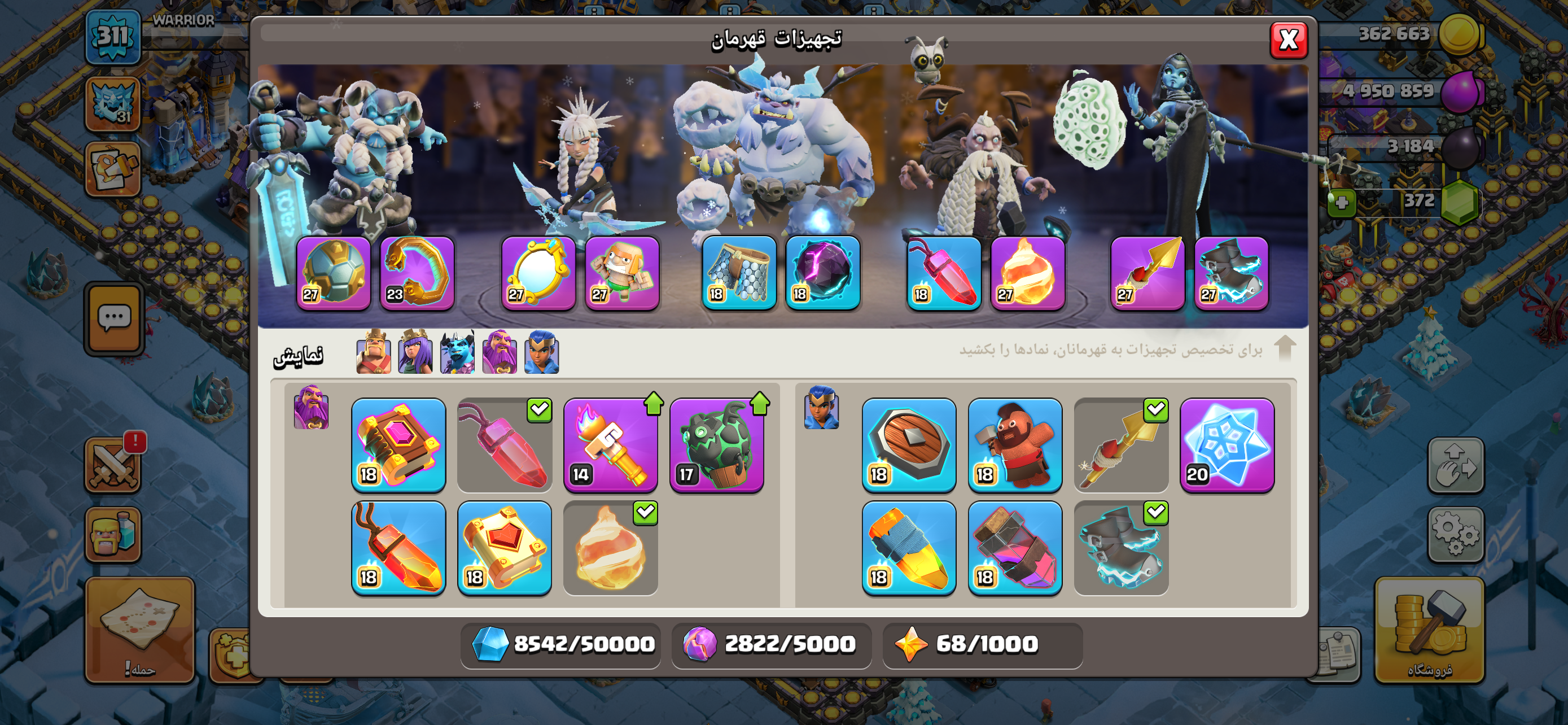Select the Hog Rider Puppet equipment
This screenshot has height=725, width=1568.
click(x=1015, y=444)
